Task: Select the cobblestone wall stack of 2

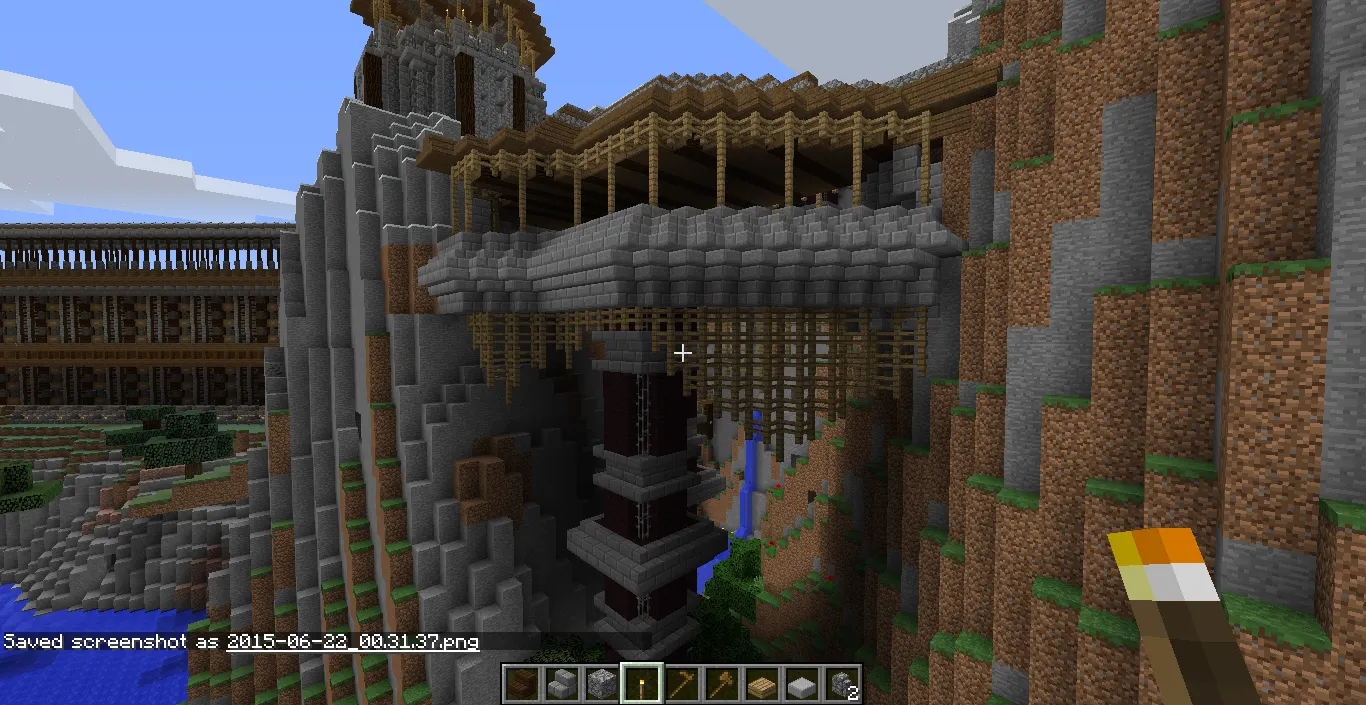Action: coord(841,684)
